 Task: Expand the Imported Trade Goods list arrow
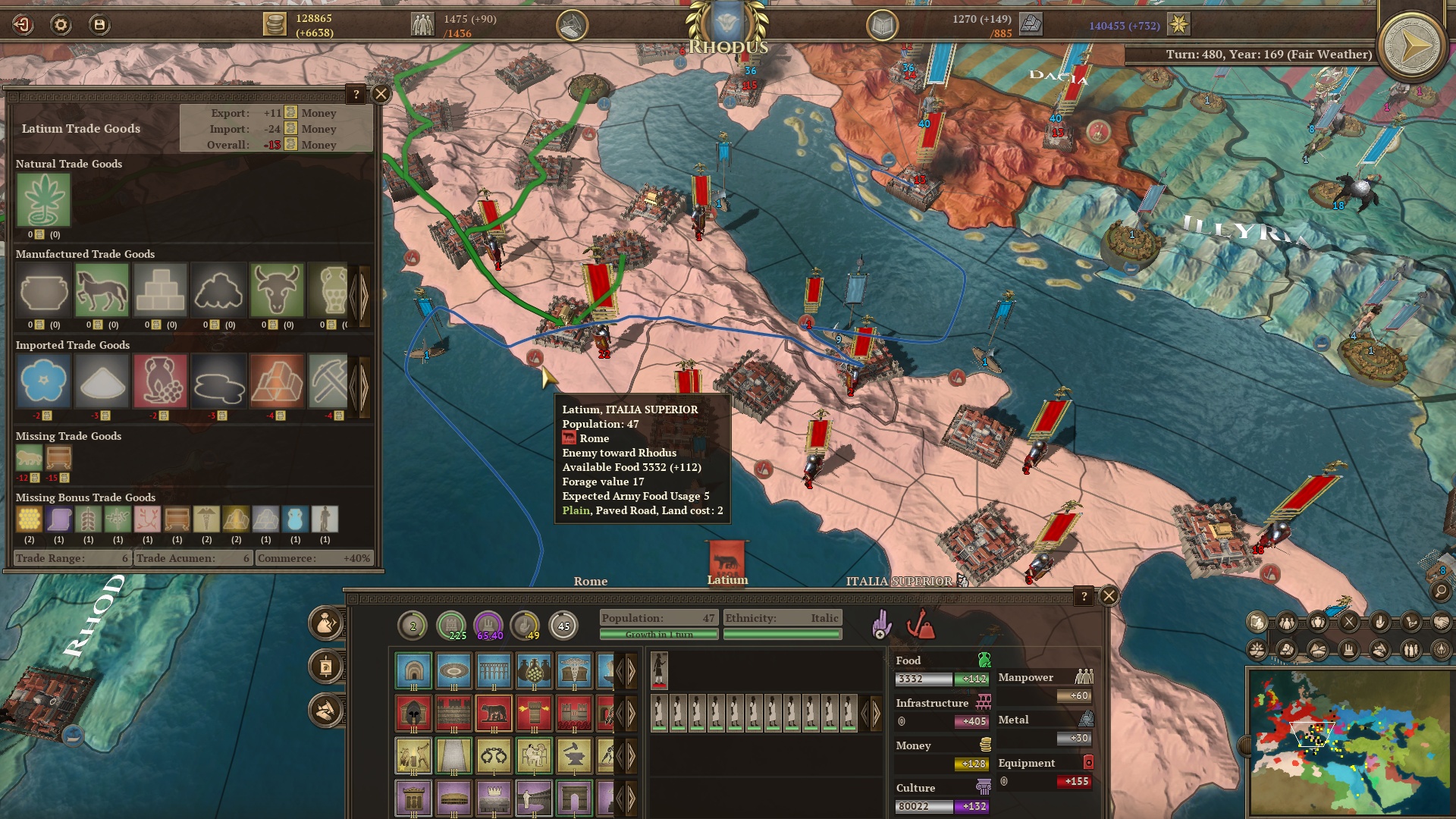coord(364,387)
